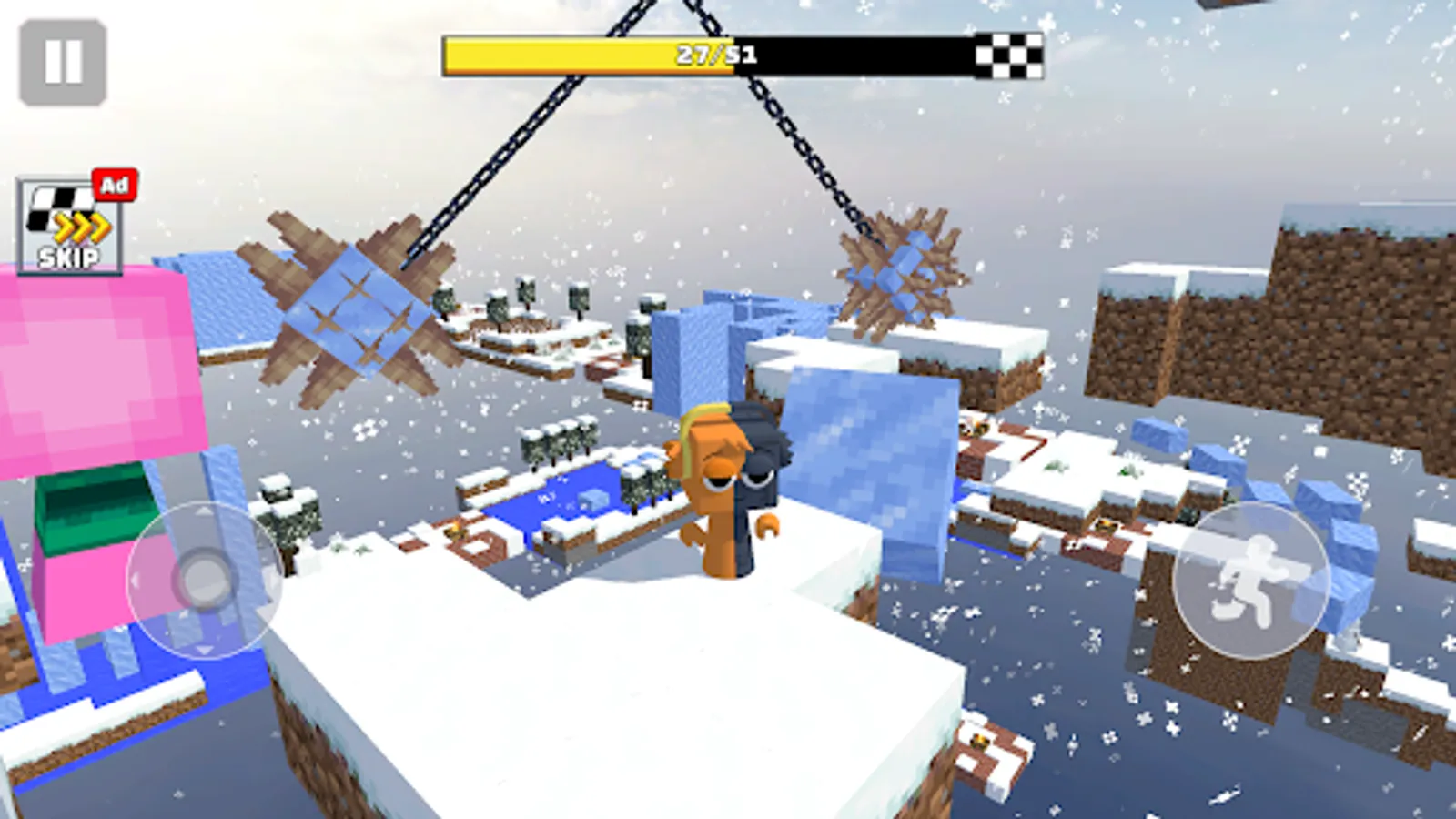Pause the game with the pause icon
The width and height of the screenshot is (1456, 819).
coord(62,60)
